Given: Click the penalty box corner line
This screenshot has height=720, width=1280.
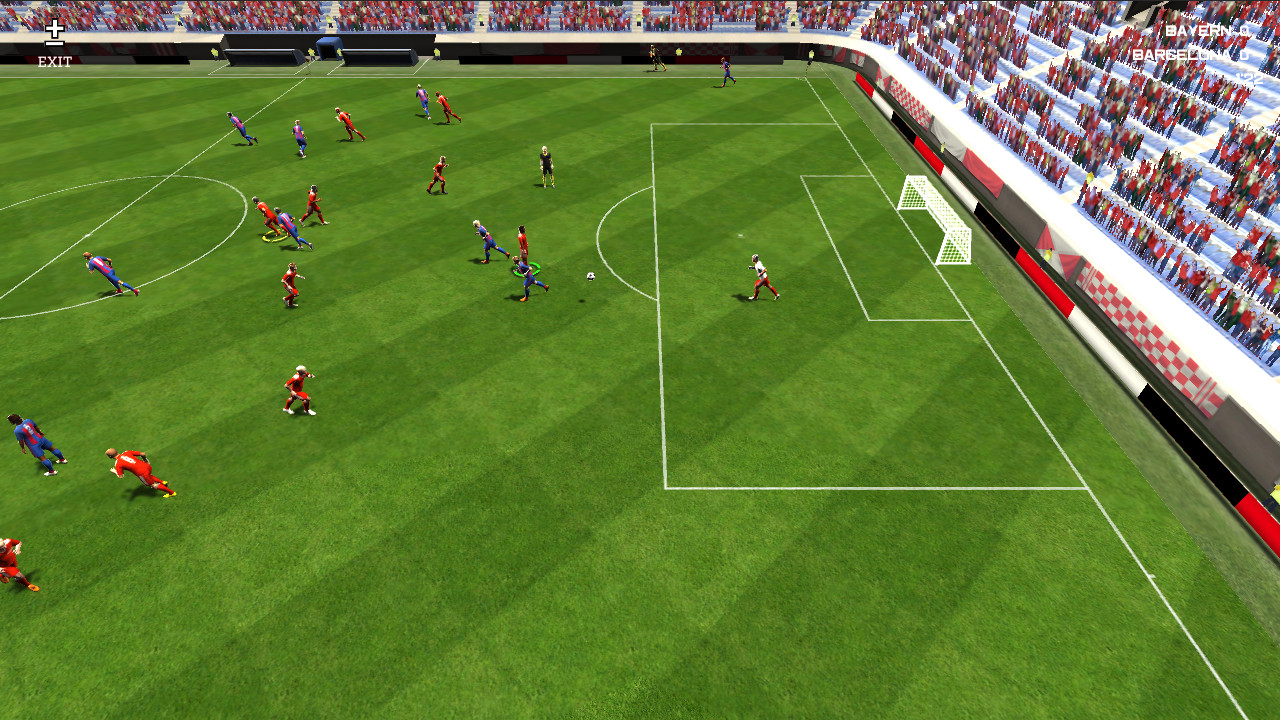Looking at the screenshot, I should coord(665,487).
